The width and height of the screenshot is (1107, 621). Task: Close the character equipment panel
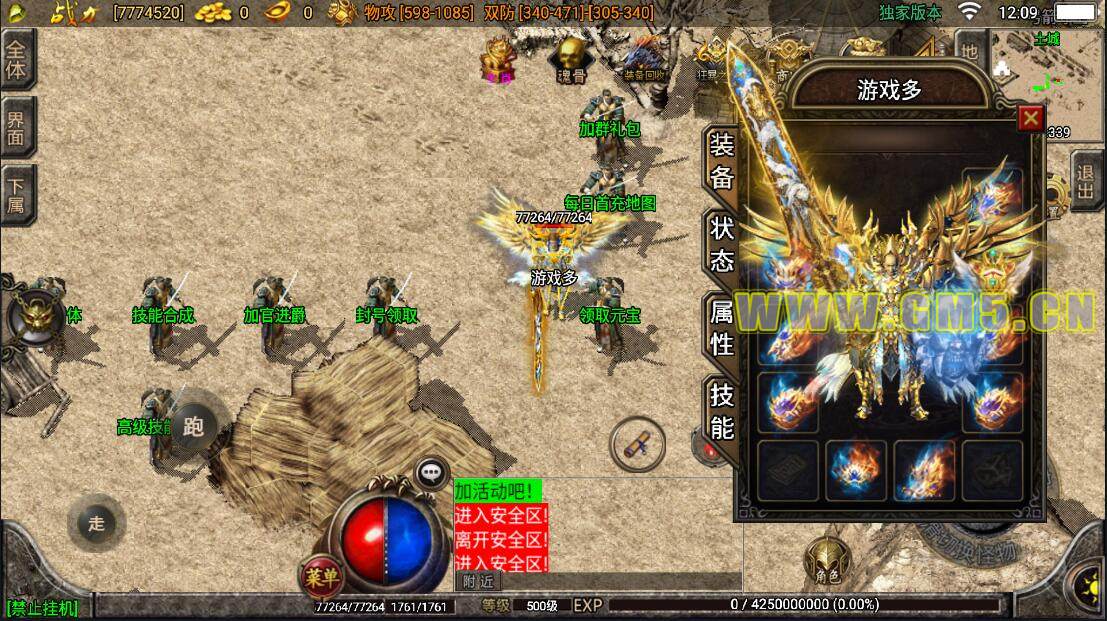(x=1030, y=119)
